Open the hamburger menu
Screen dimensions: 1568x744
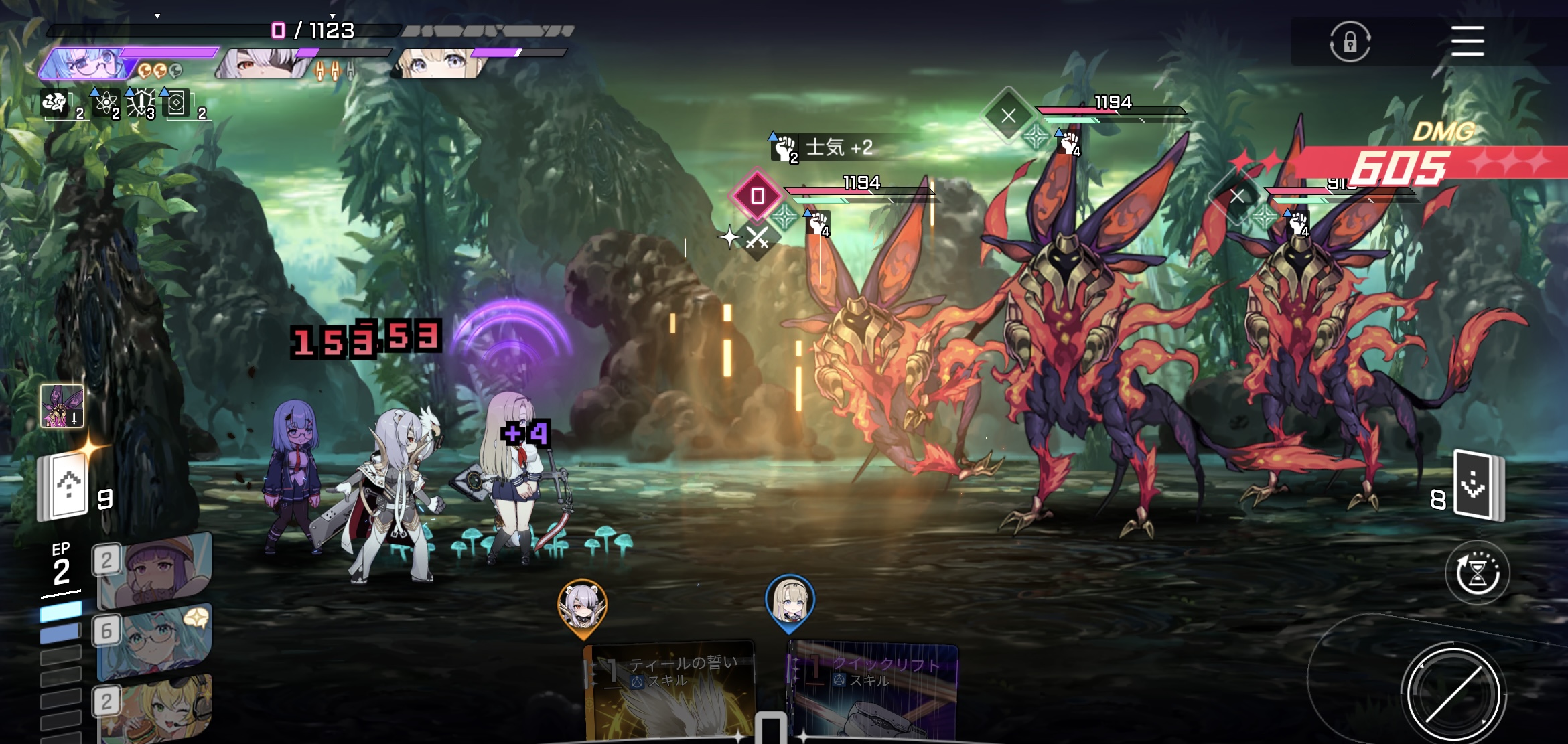tap(1467, 42)
